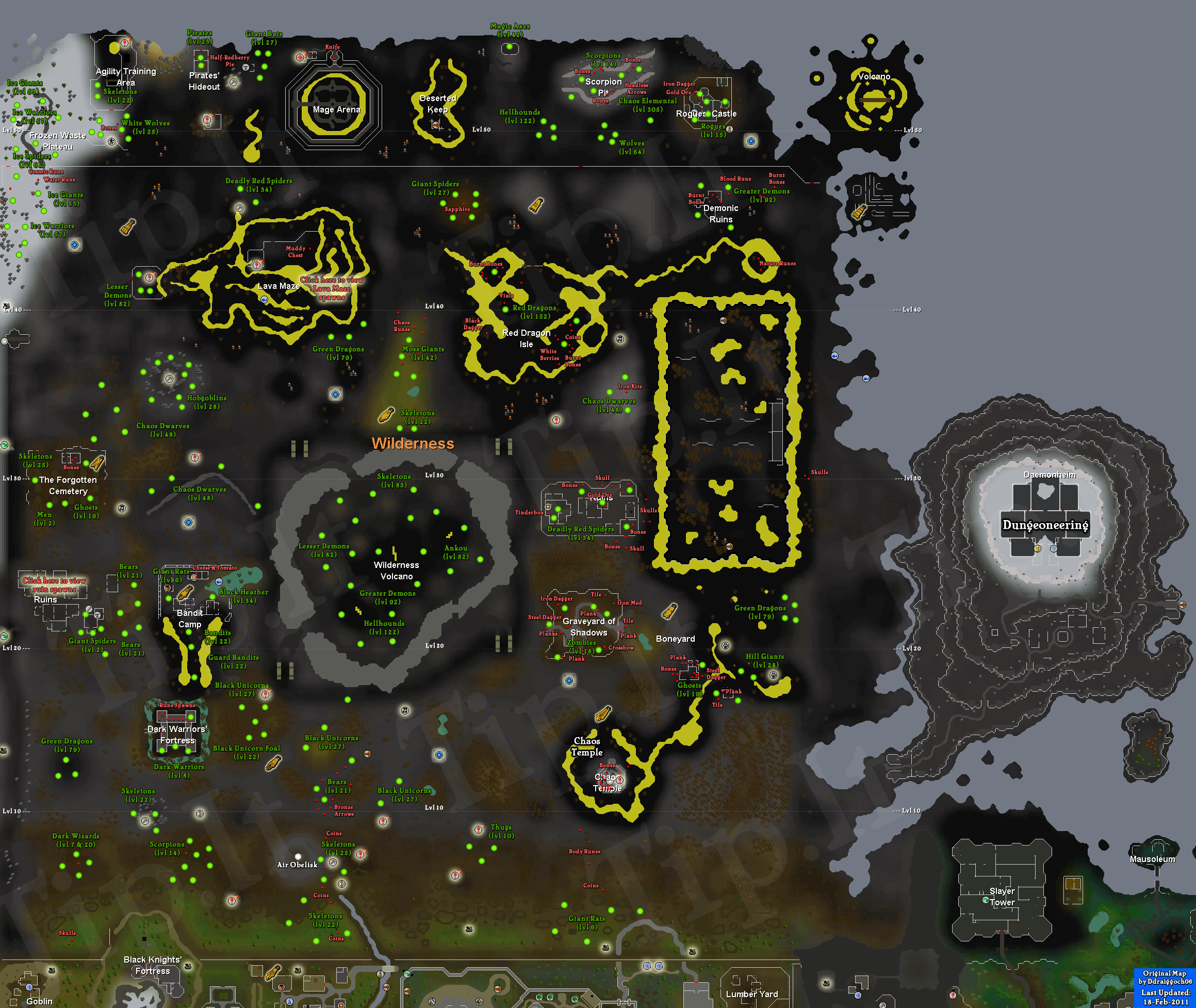The image size is (1196, 1008).
Task: Click the Dungeoneering label at Daemonheim
Action: coord(1045,525)
